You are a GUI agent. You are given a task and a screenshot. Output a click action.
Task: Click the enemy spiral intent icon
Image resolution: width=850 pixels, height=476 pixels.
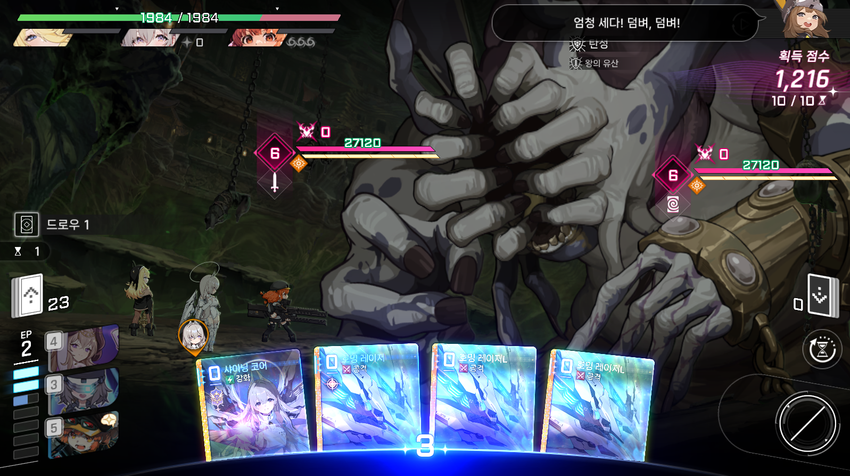tap(673, 205)
